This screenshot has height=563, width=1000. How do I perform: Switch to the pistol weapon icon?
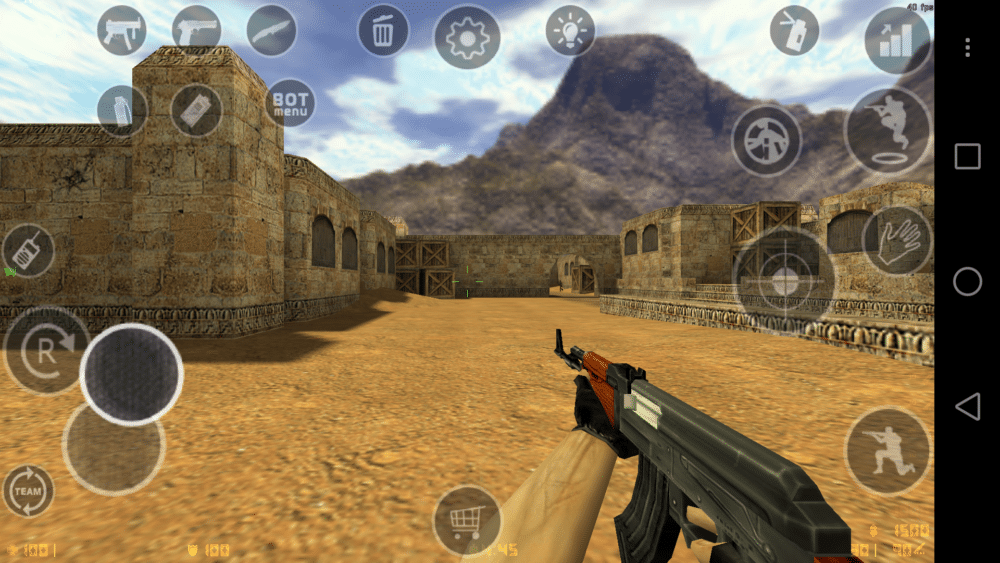[196, 30]
